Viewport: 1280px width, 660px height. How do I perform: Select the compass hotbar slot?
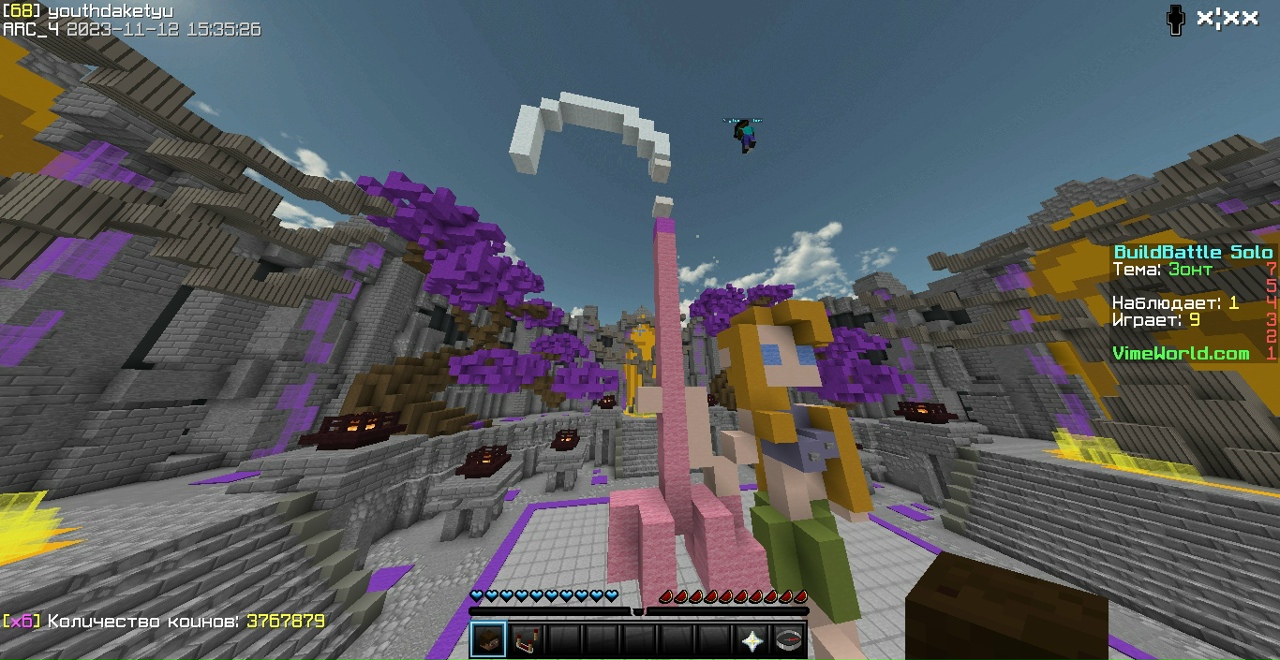click(x=789, y=640)
